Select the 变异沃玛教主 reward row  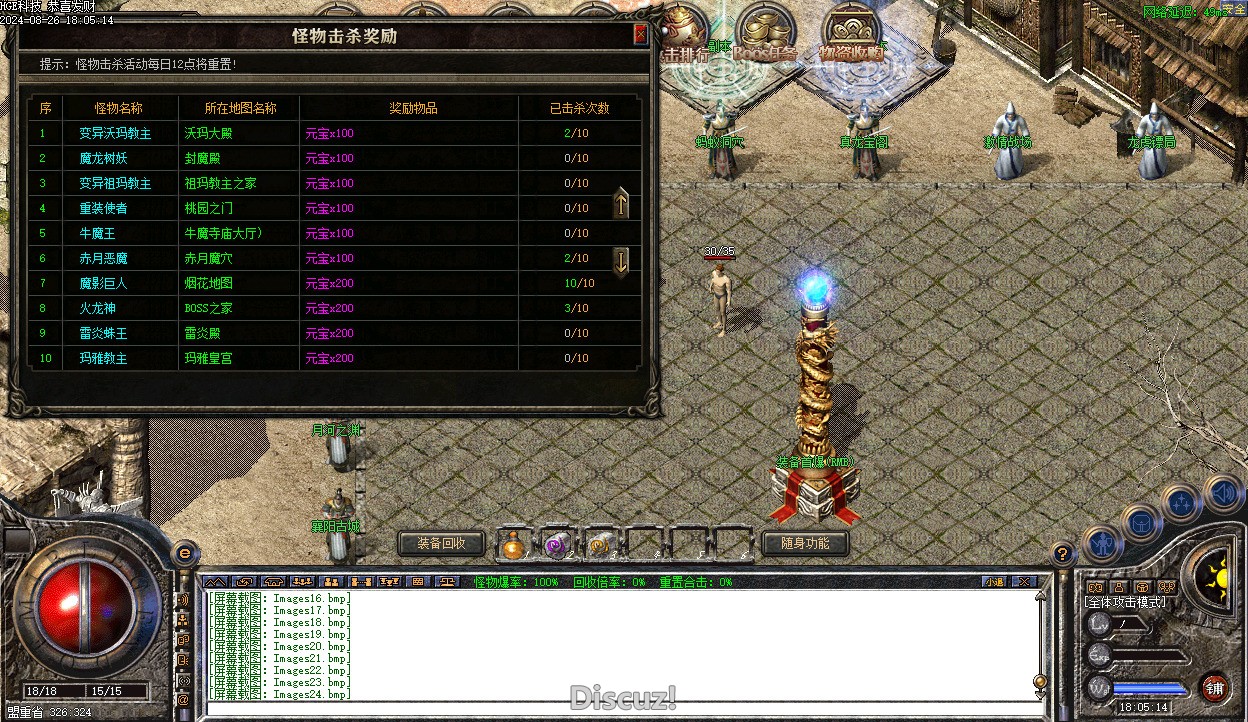(x=330, y=133)
